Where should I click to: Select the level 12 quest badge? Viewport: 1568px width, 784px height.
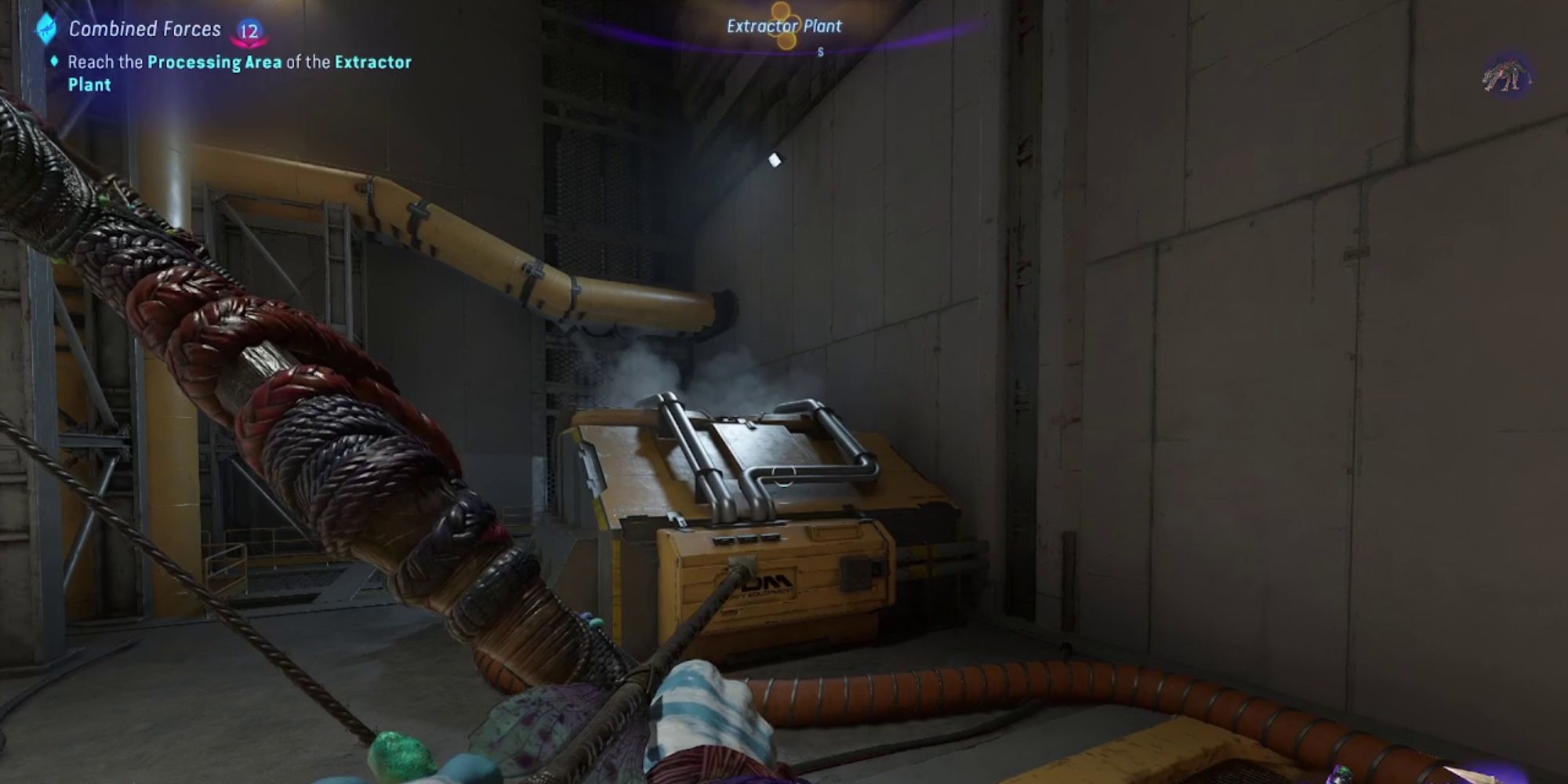click(x=249, y=31)
